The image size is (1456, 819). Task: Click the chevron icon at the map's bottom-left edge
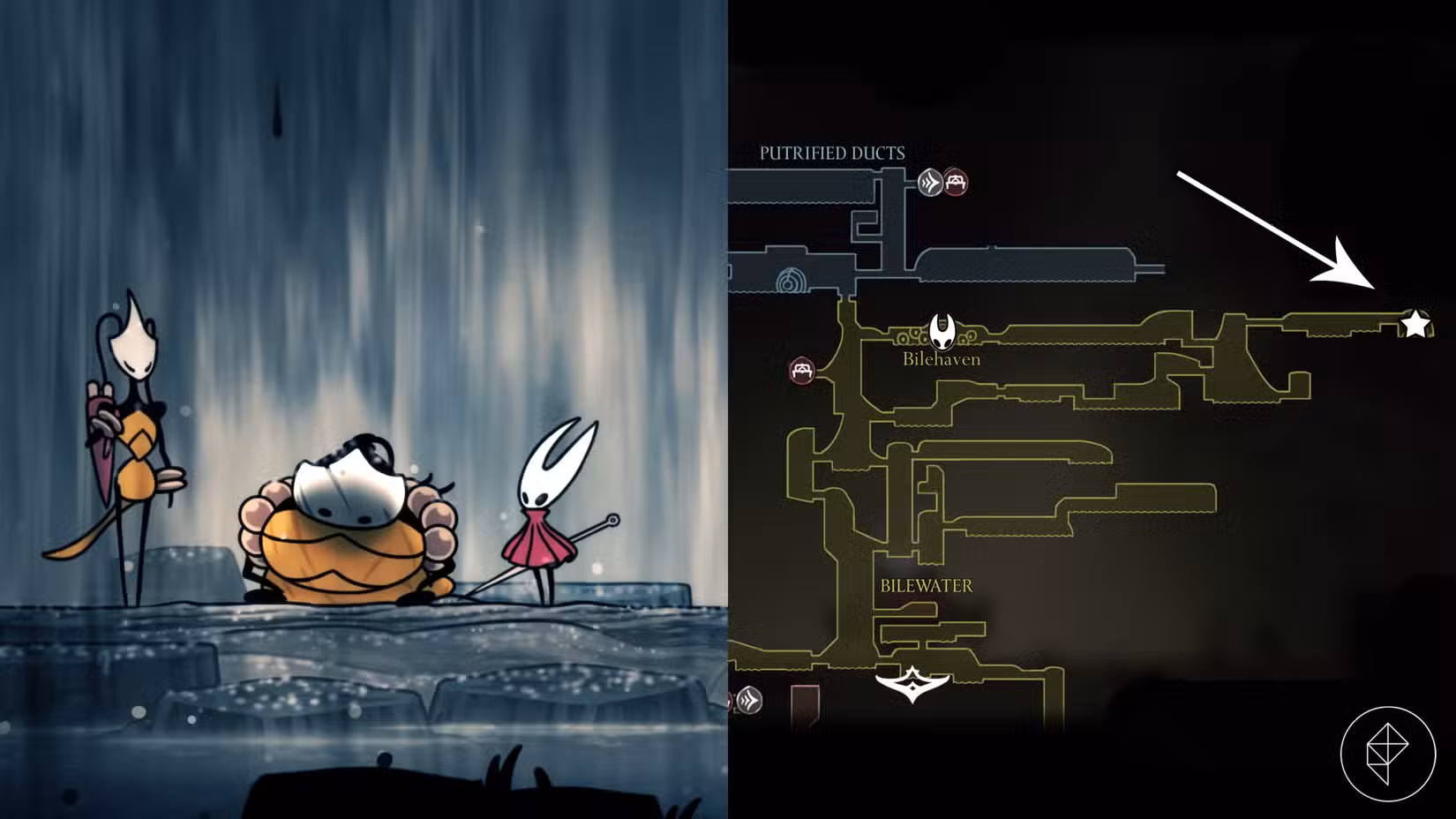(749, 700)
